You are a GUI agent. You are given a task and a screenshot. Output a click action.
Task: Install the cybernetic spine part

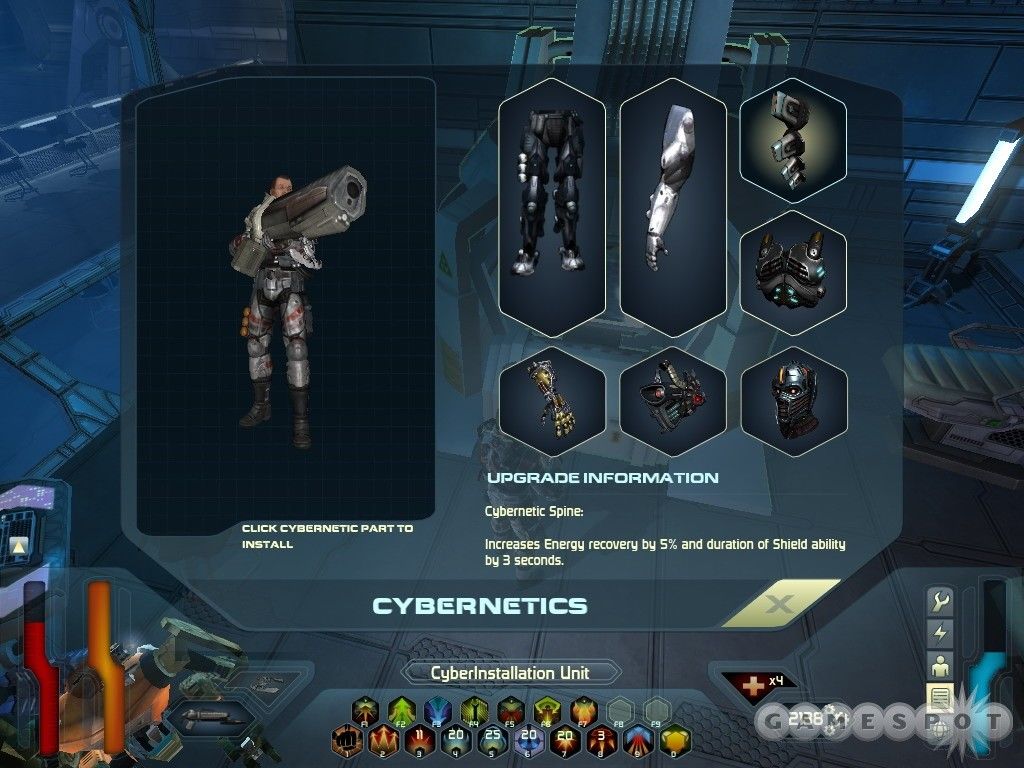pos(793,141)
